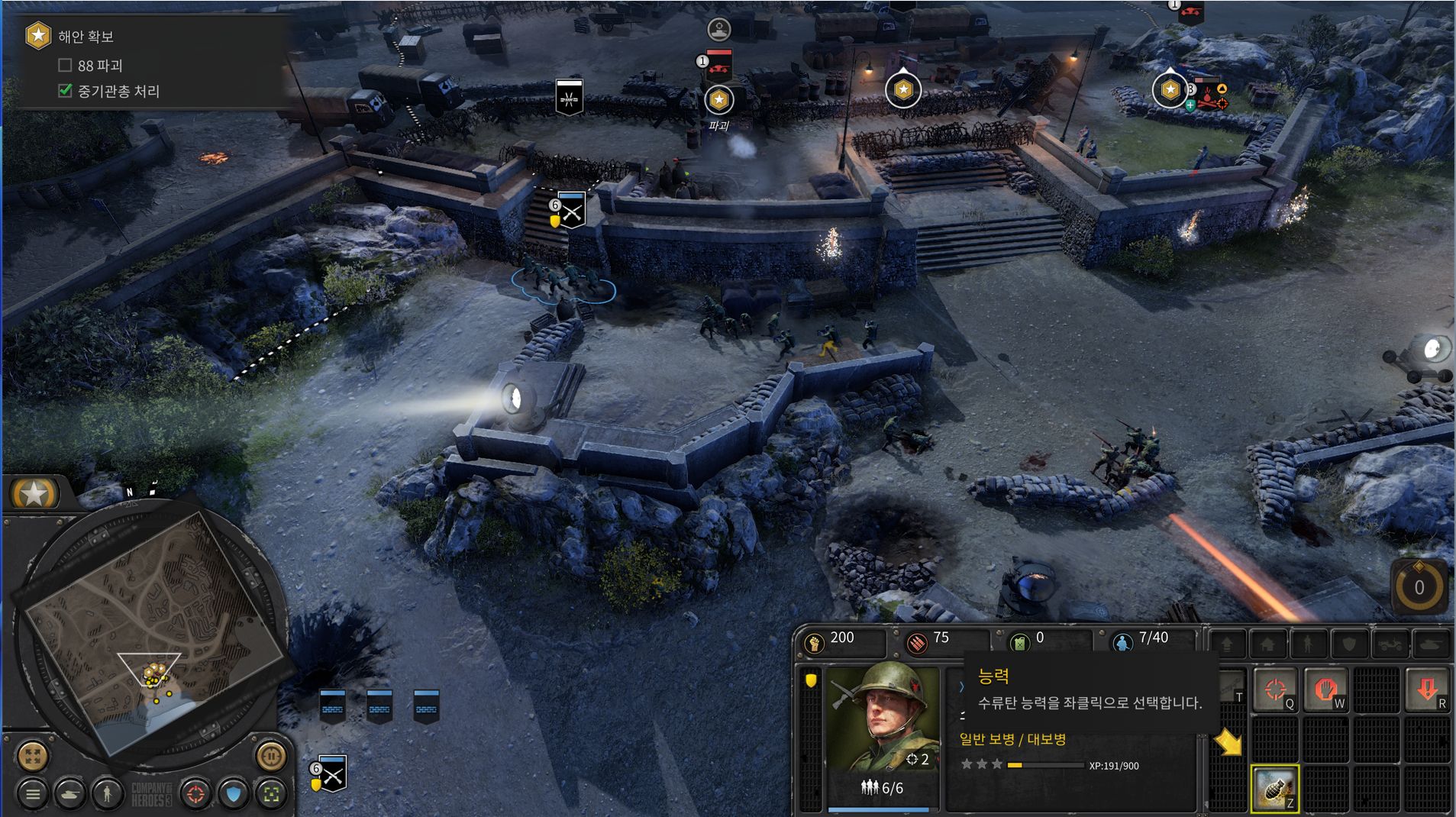Open the grayed-out tank production tab
Viewport: 1456px width, 817px height.
tap(1432, 645)
